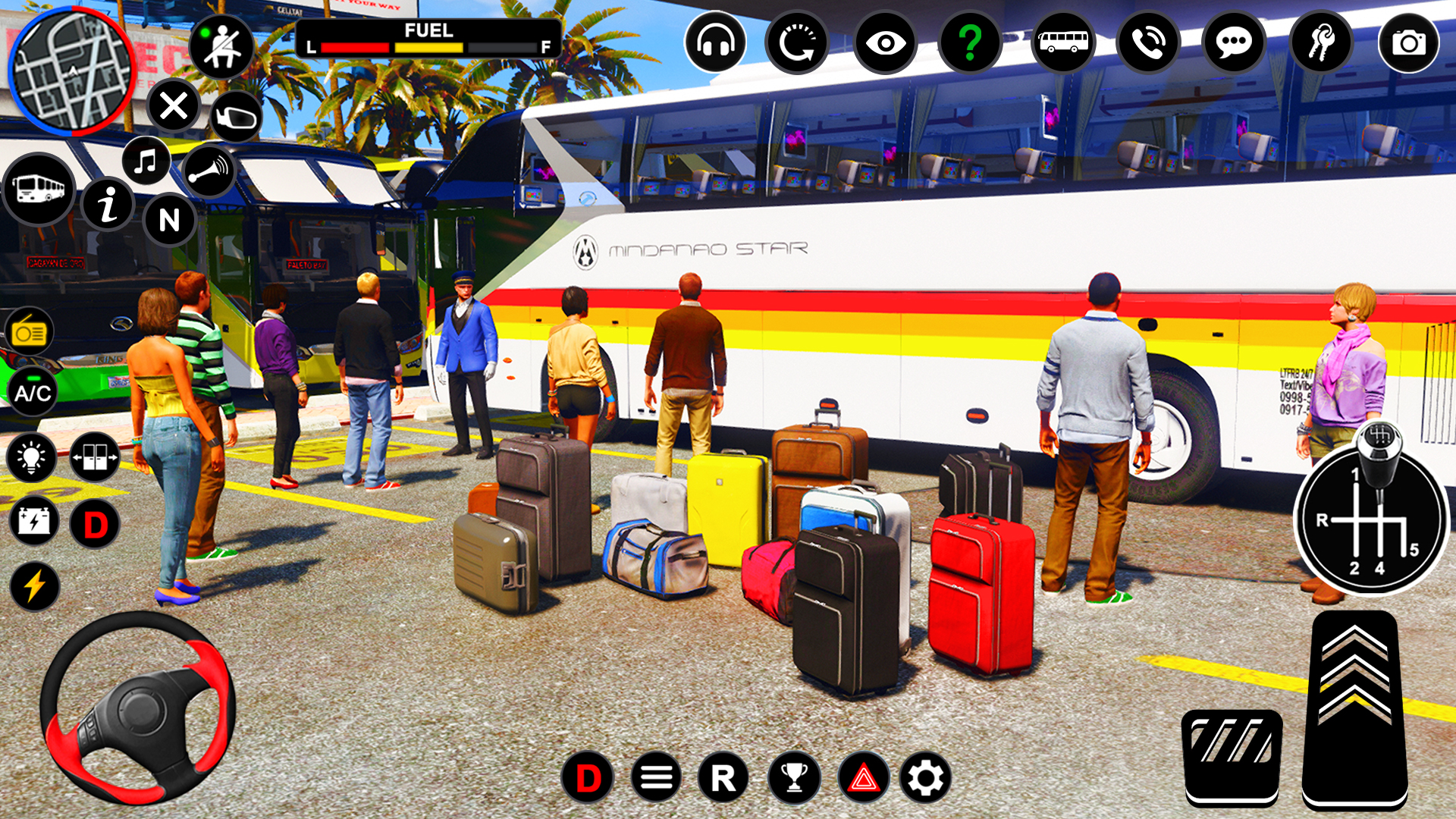Toggle the headlights bulb button
Screen dimensions: 1456x819
(x=32, y=457)
